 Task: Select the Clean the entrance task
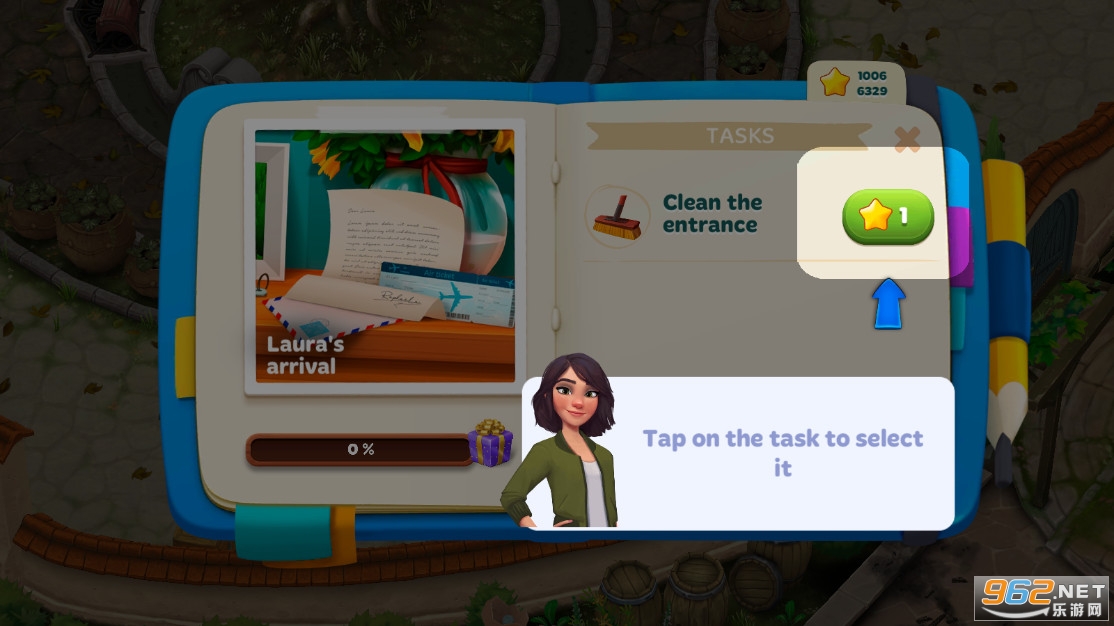tap(711, 214)
